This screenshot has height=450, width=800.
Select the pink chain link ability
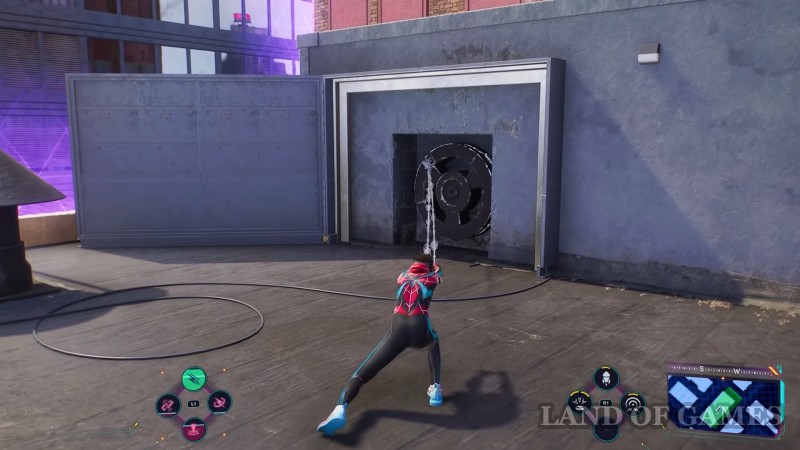pyautogui.click(x=167, y=404)
